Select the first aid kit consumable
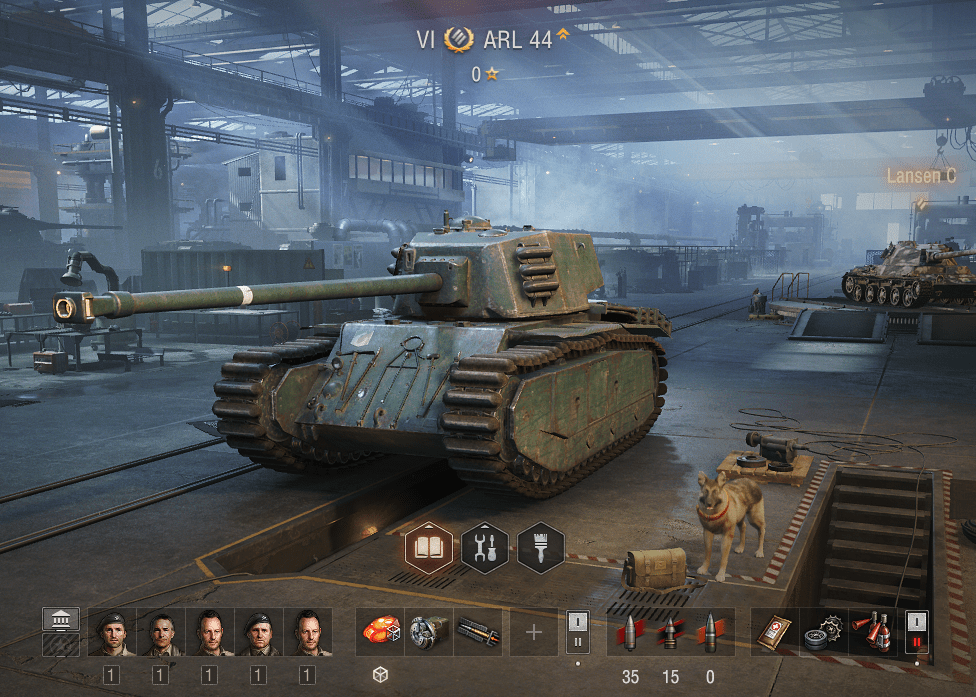This screenshot has width=976, height=697. [x=774, y=632]
